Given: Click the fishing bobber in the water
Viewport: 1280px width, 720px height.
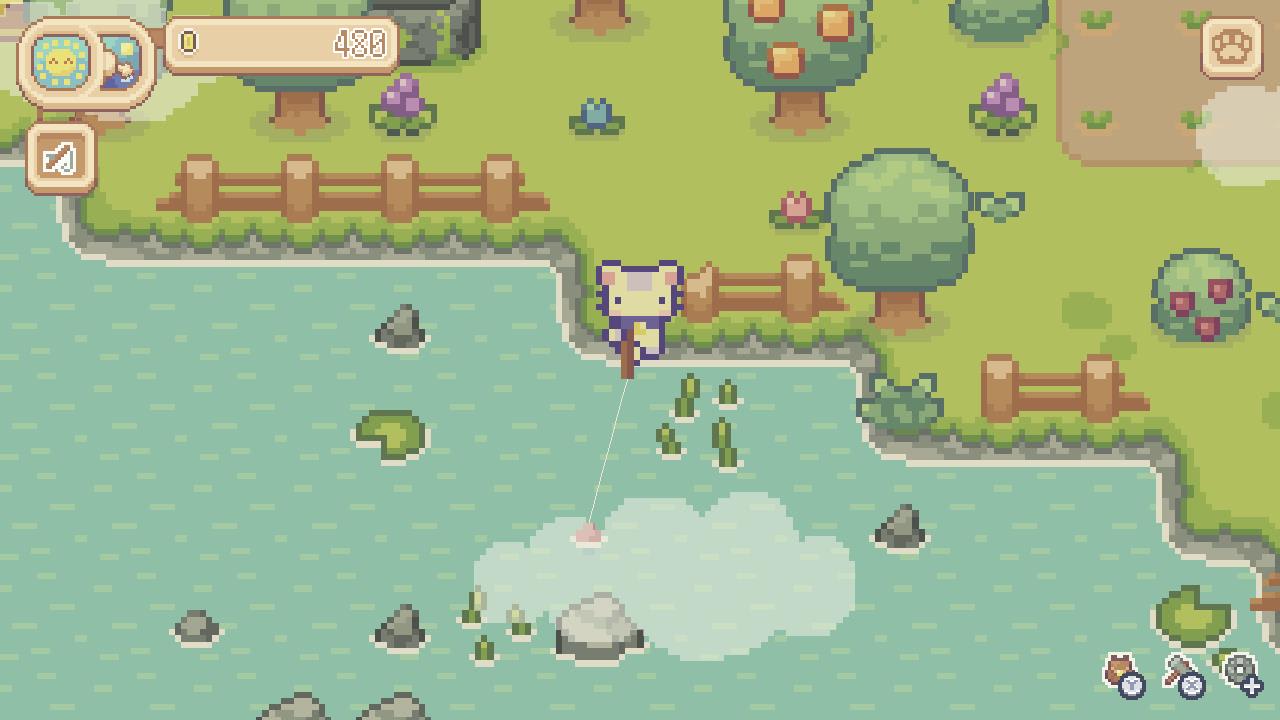Looking at the screenshot, I should [588, 533].
